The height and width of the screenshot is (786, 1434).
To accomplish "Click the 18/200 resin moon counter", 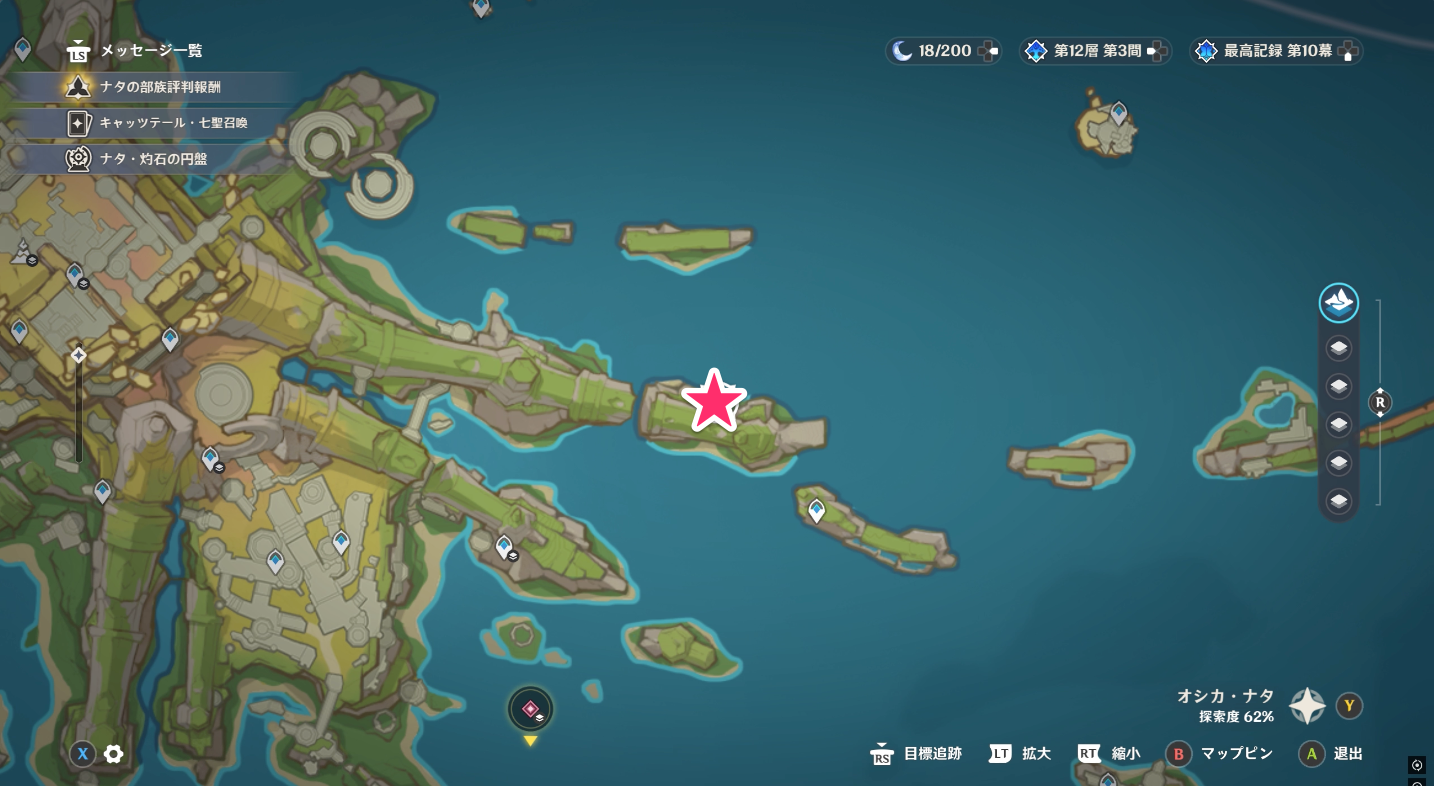I will (x=942, y=51).
